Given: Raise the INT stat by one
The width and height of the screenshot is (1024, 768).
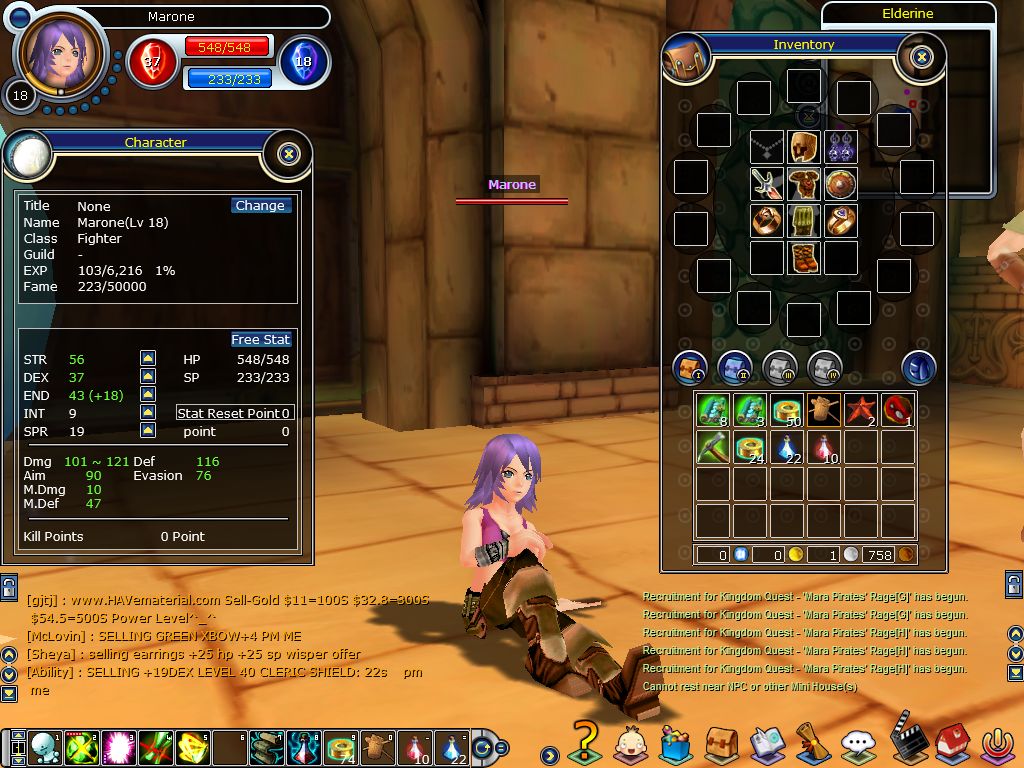Looking at the screenshot, I should point(147,413).
